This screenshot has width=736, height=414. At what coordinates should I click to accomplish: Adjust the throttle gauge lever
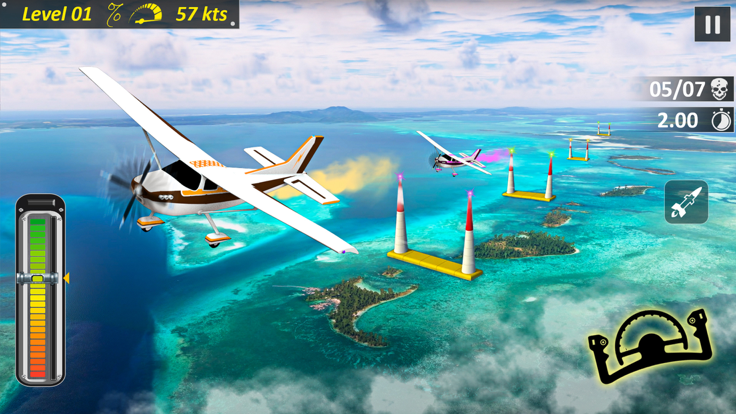[x=39, y=279]
